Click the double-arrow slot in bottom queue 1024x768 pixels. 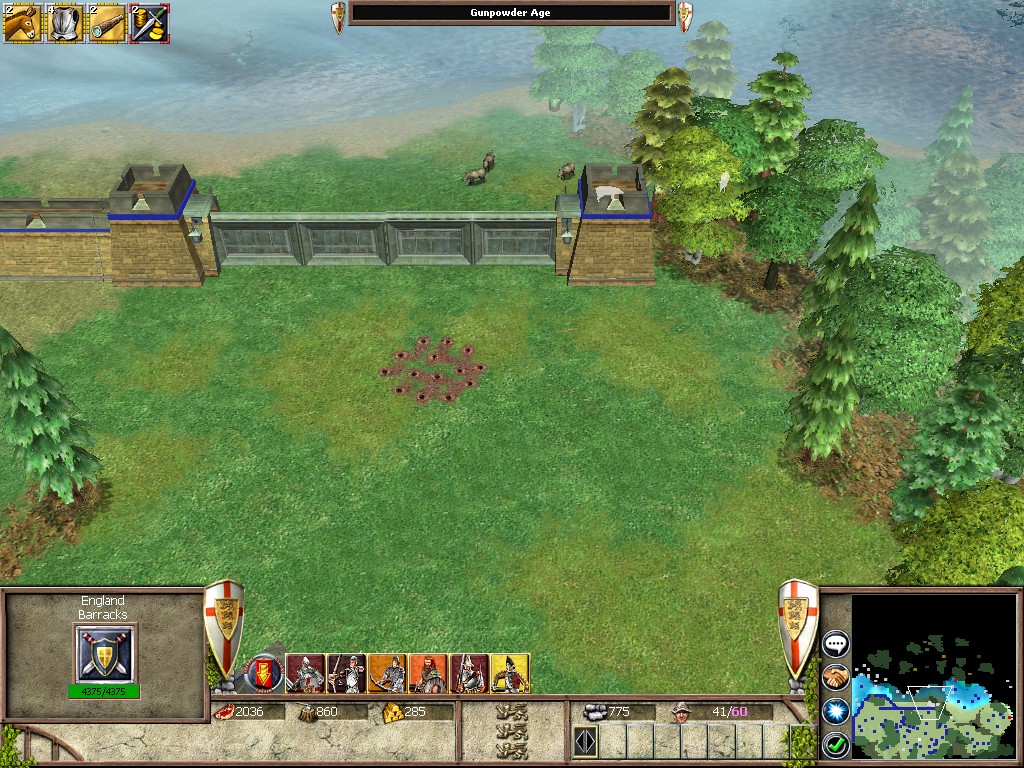point(585,743)
